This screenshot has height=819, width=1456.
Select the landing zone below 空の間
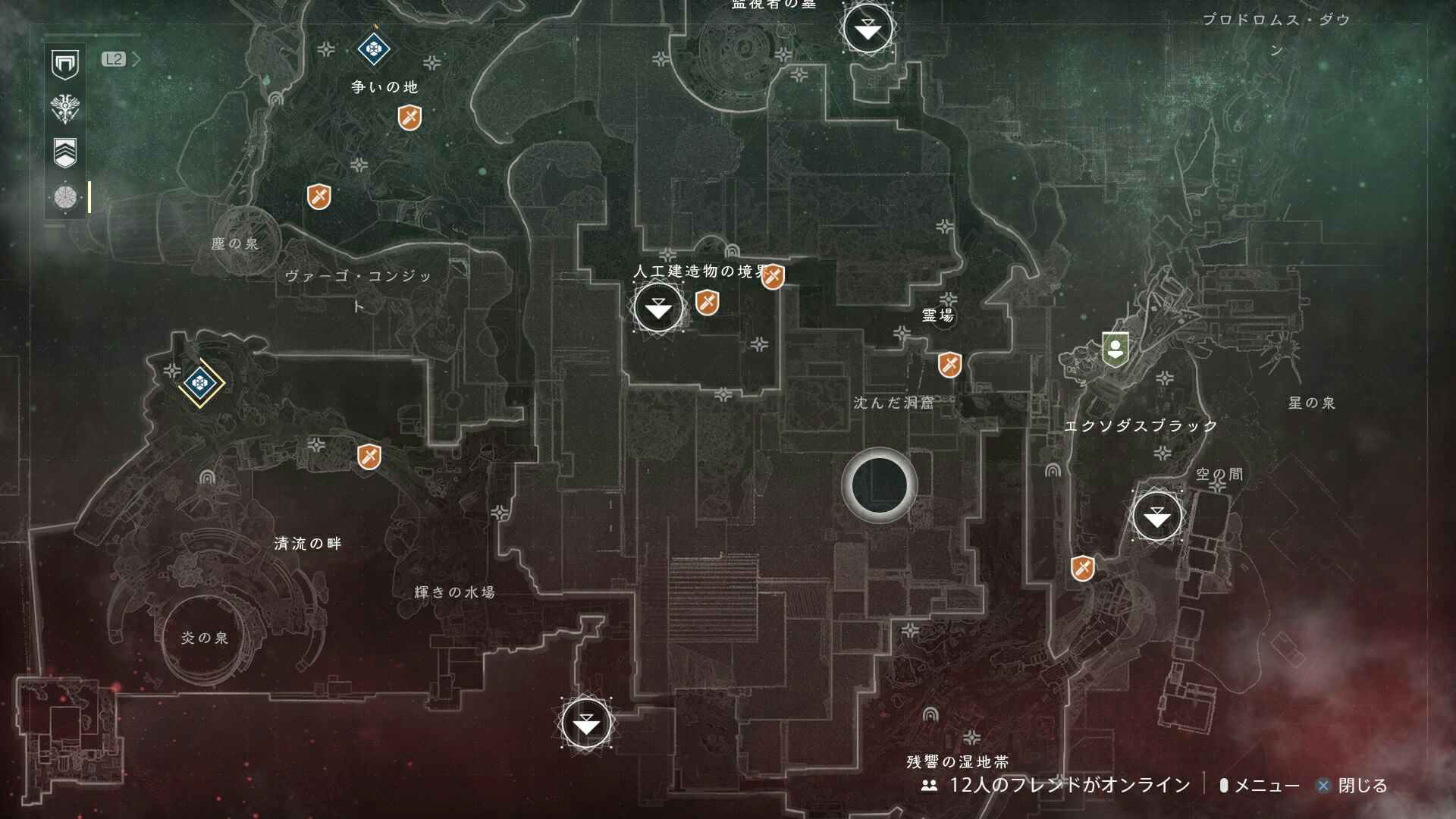tap(1156, 516)
